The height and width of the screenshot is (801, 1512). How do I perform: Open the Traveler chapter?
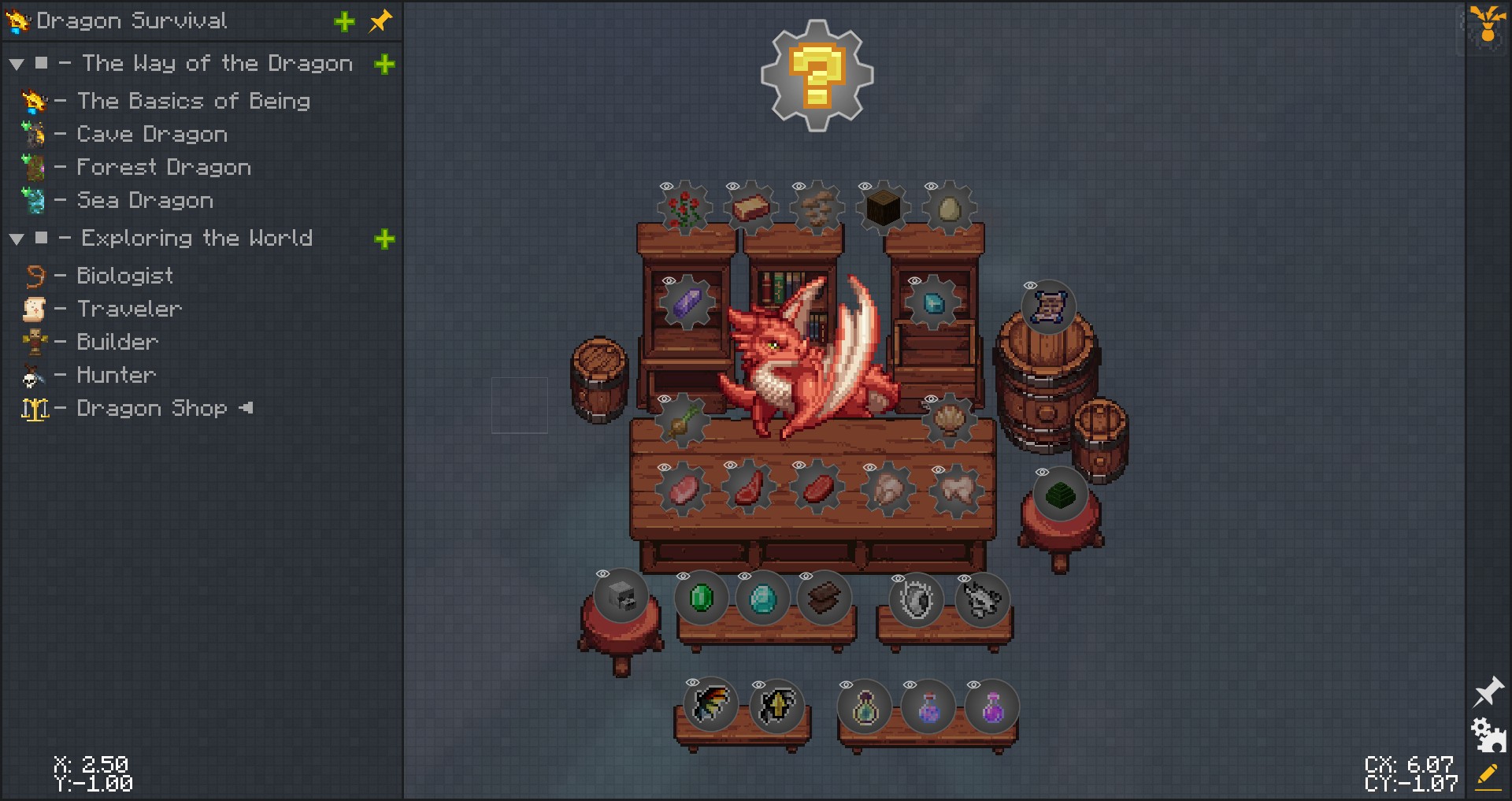[x=129, y=309]
